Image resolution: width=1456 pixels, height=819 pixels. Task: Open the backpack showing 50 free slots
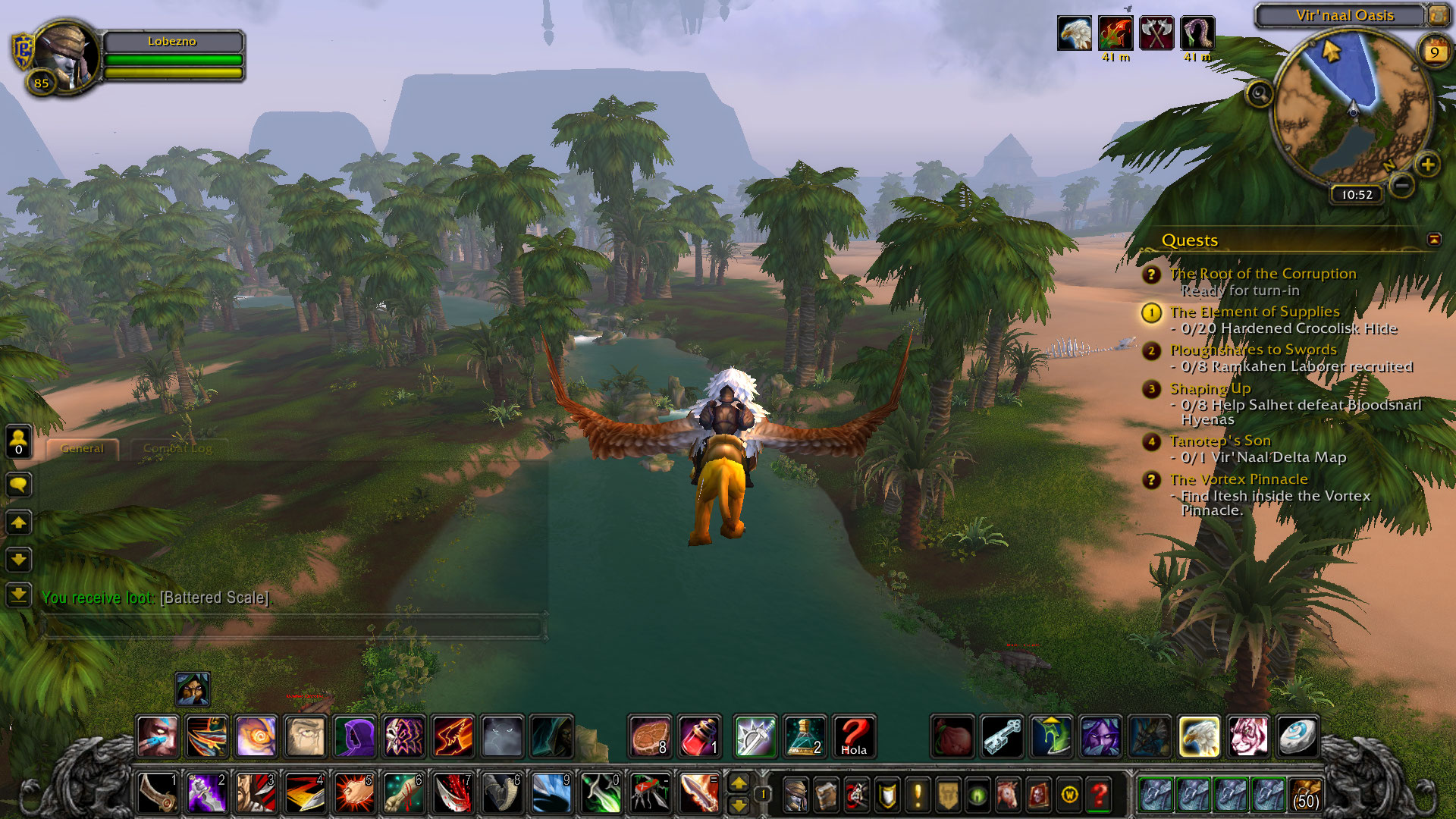point(1305,795)
